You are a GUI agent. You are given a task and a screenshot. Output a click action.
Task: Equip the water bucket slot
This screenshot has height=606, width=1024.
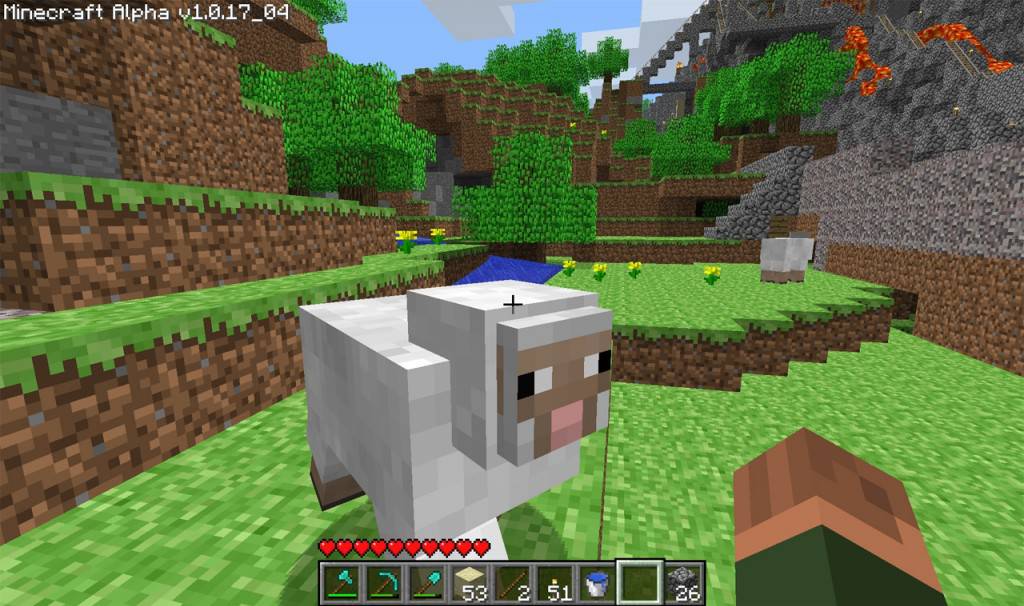[596, 583]
